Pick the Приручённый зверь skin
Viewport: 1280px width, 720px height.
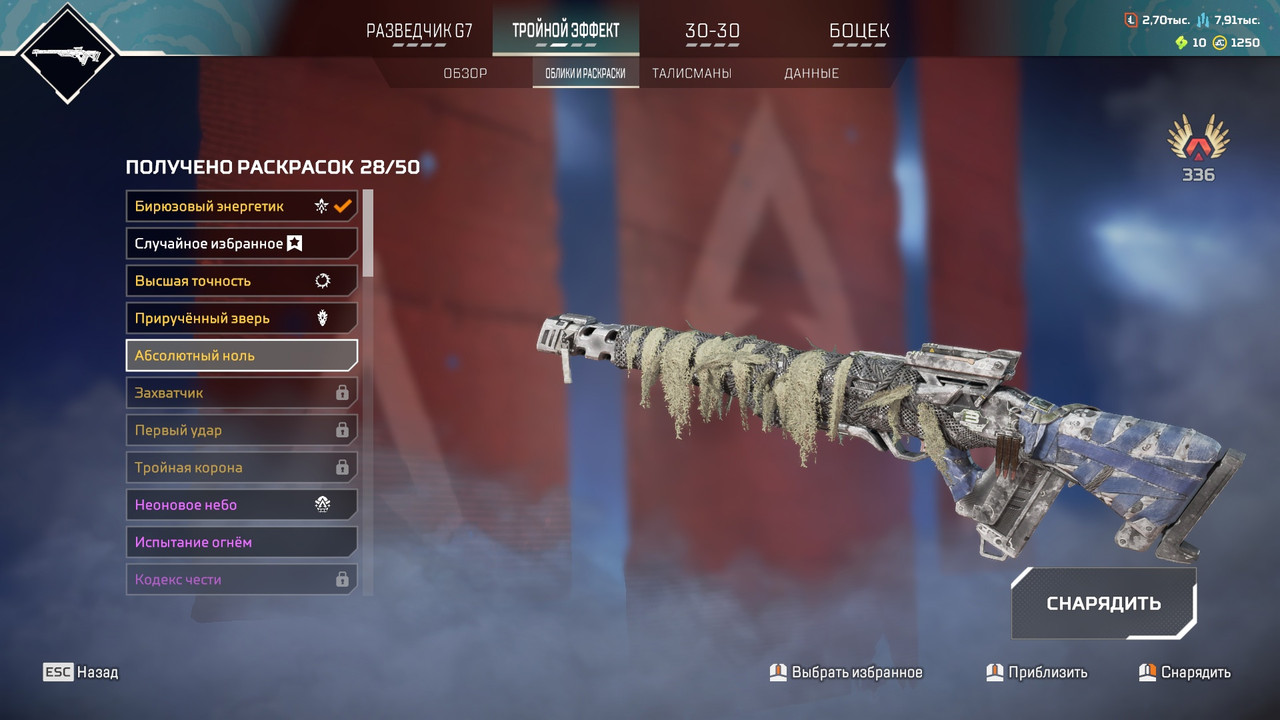pyautogui.click(x=241, y=318)
